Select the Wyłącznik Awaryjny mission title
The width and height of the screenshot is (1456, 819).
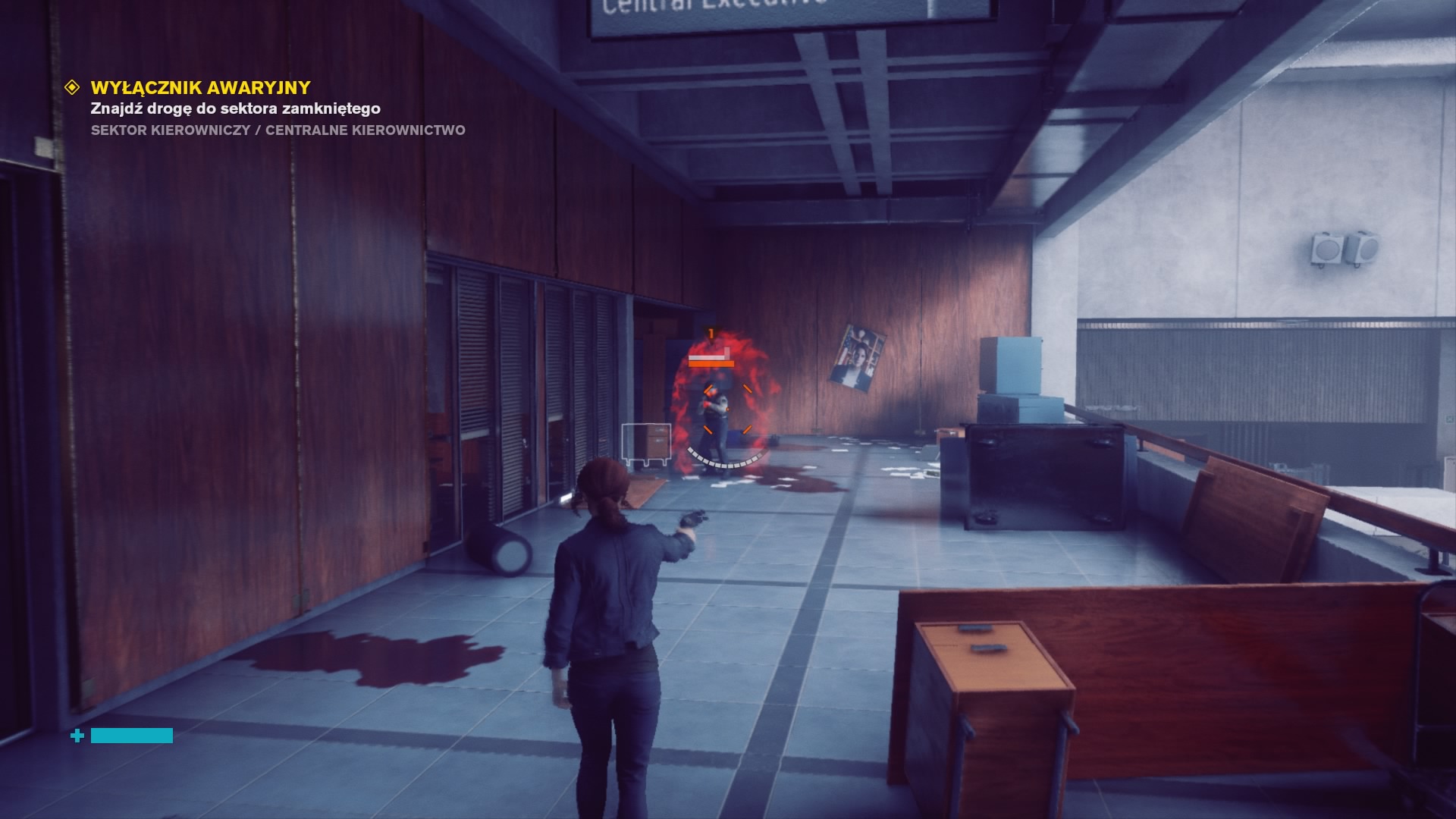click(x=200, y=88)
